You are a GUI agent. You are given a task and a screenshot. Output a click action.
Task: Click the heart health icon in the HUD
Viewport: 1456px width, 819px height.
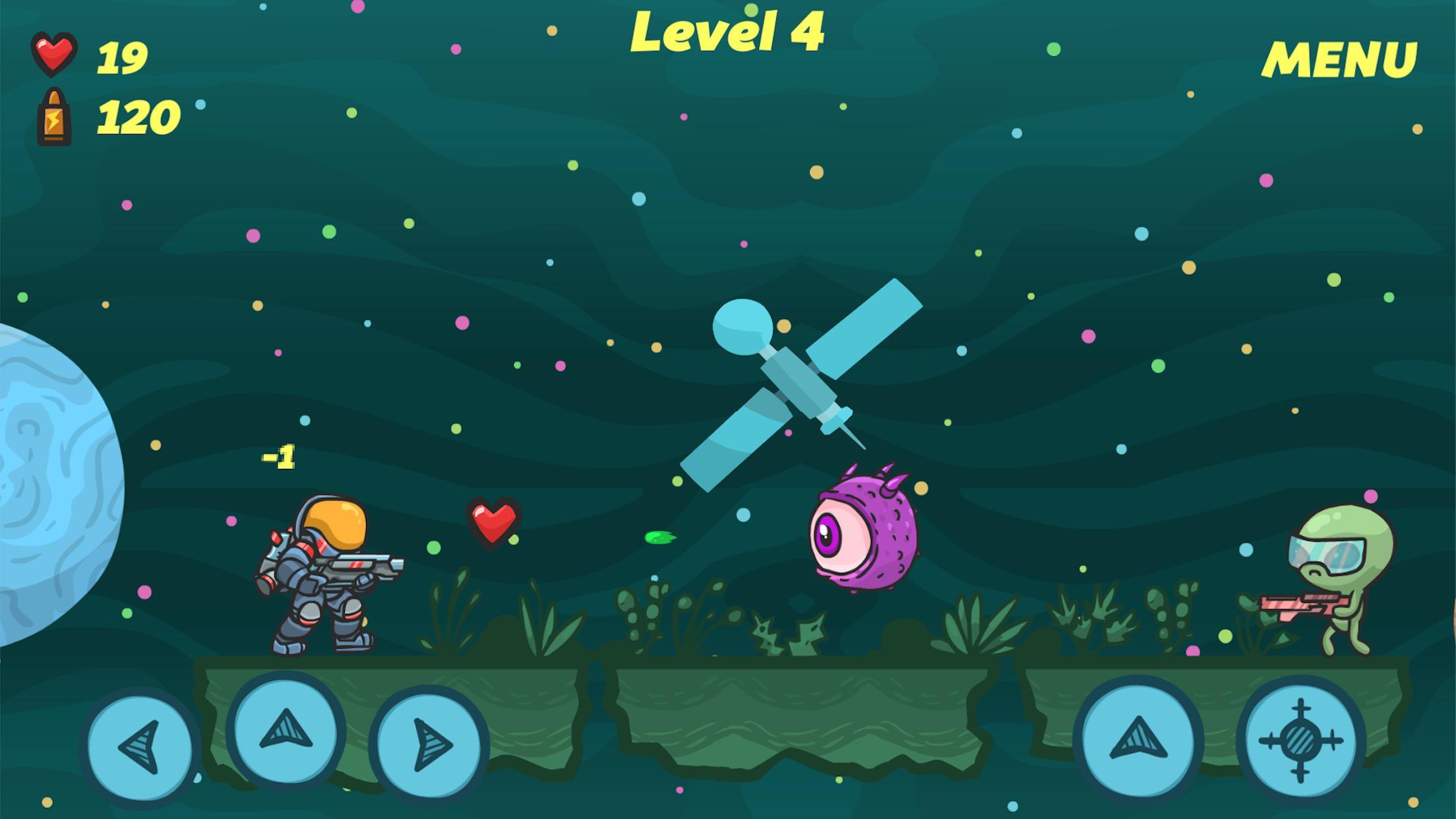[x=56, y=54]
